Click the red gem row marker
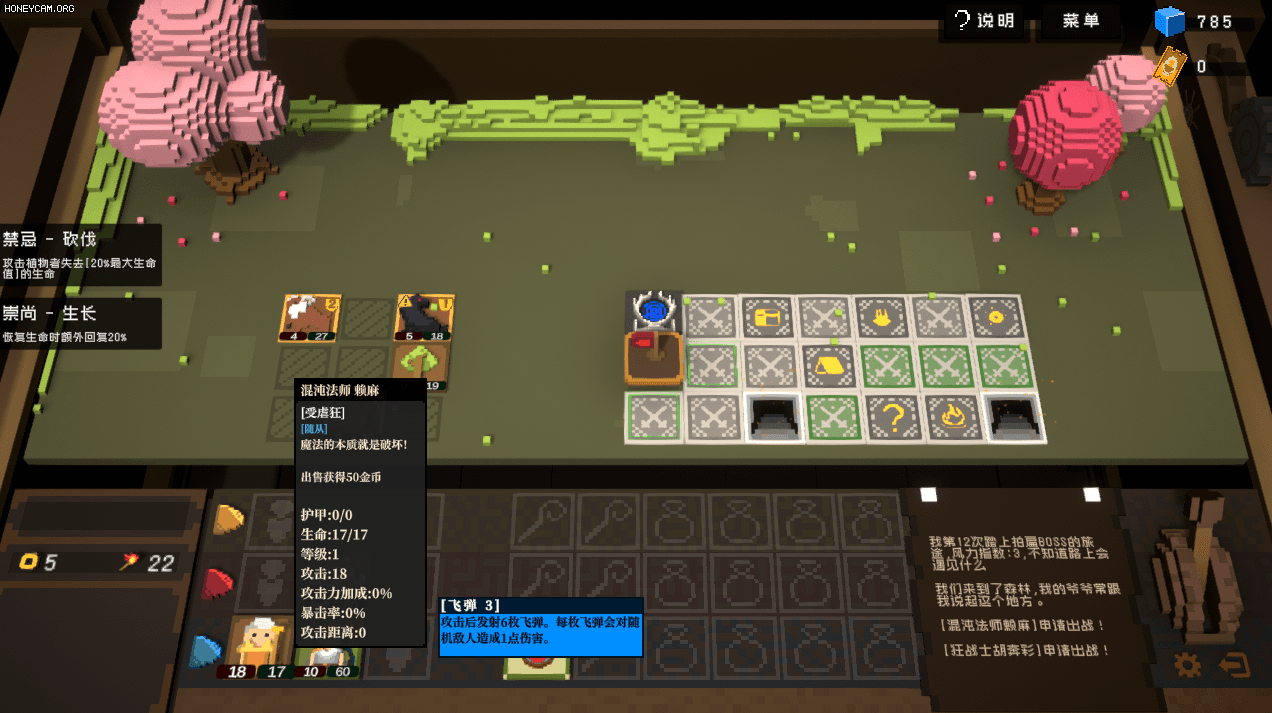1272x713 pixels. coord(218,583)
